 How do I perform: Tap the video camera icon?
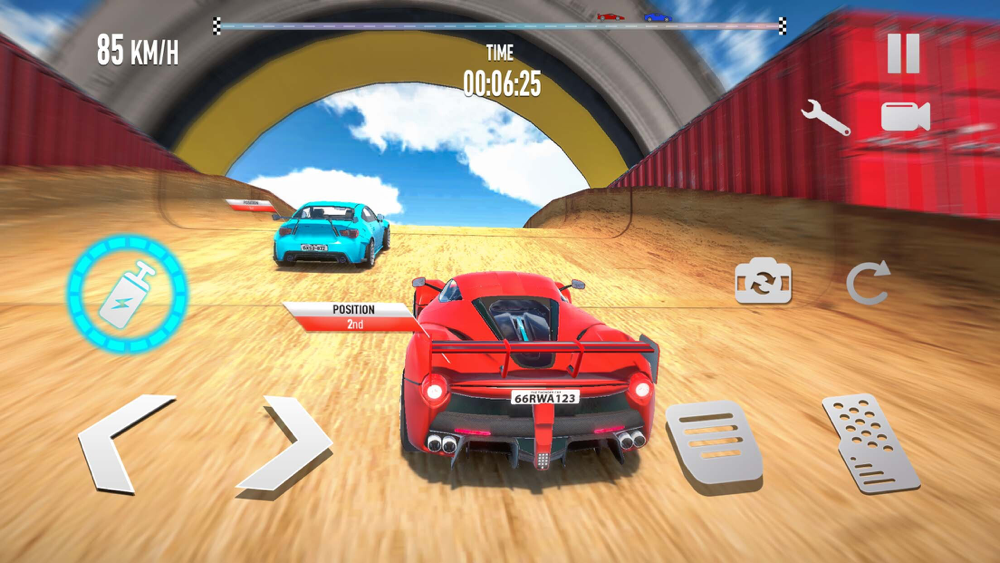pos(905,117)
